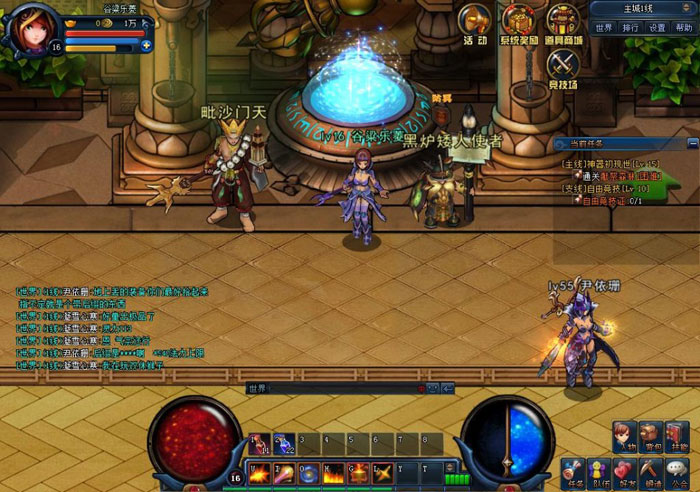Enter the 竞技场 arena

563,66
